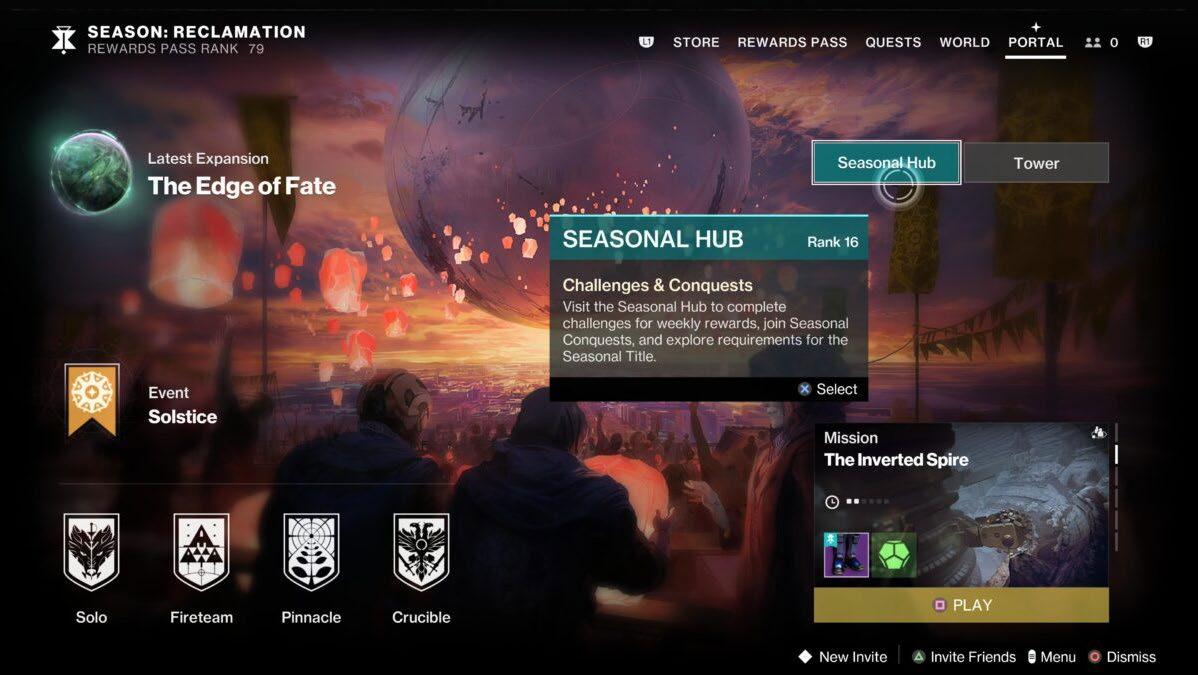Open the fireteam roster icon
1198x675 pixels.
click(1101, 42)
